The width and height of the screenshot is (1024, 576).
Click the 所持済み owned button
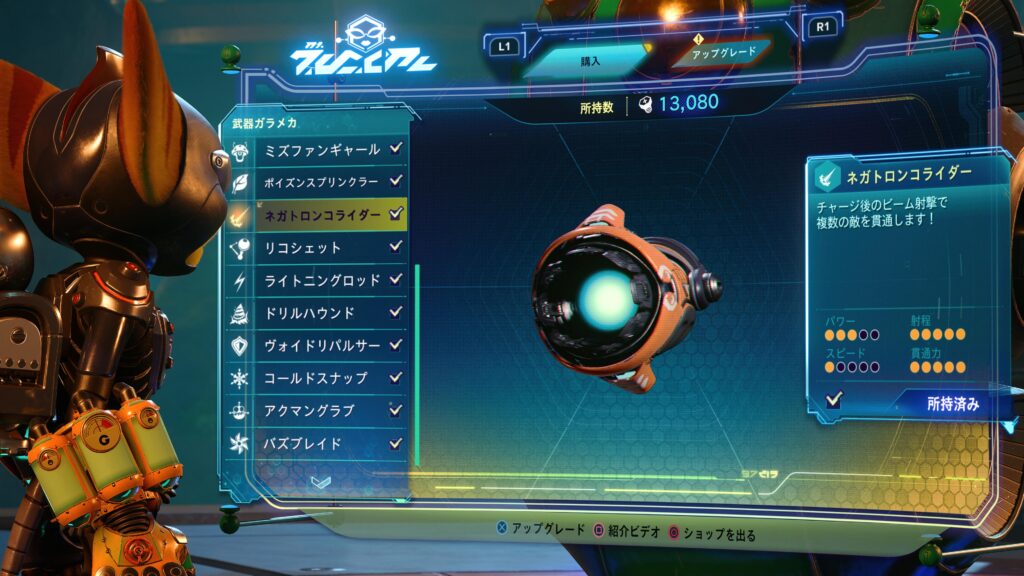click(x=951, y=404)
